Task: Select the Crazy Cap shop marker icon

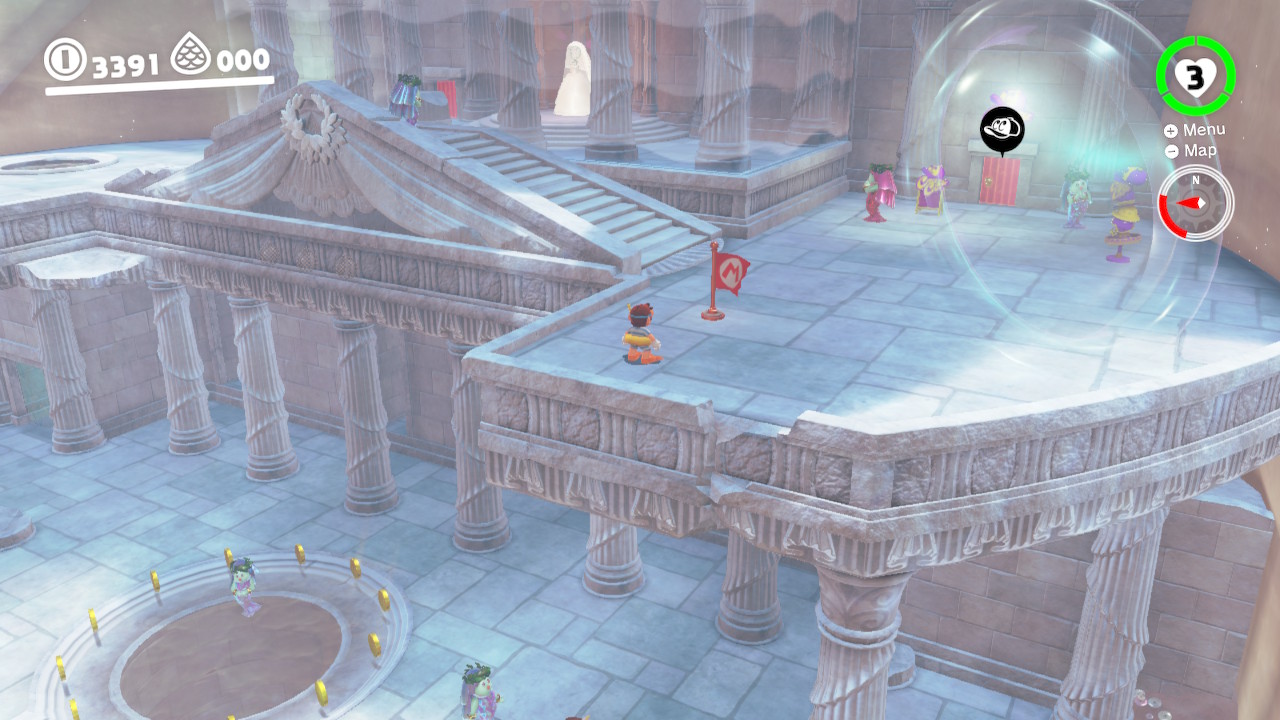Action: click(1001, 129)
